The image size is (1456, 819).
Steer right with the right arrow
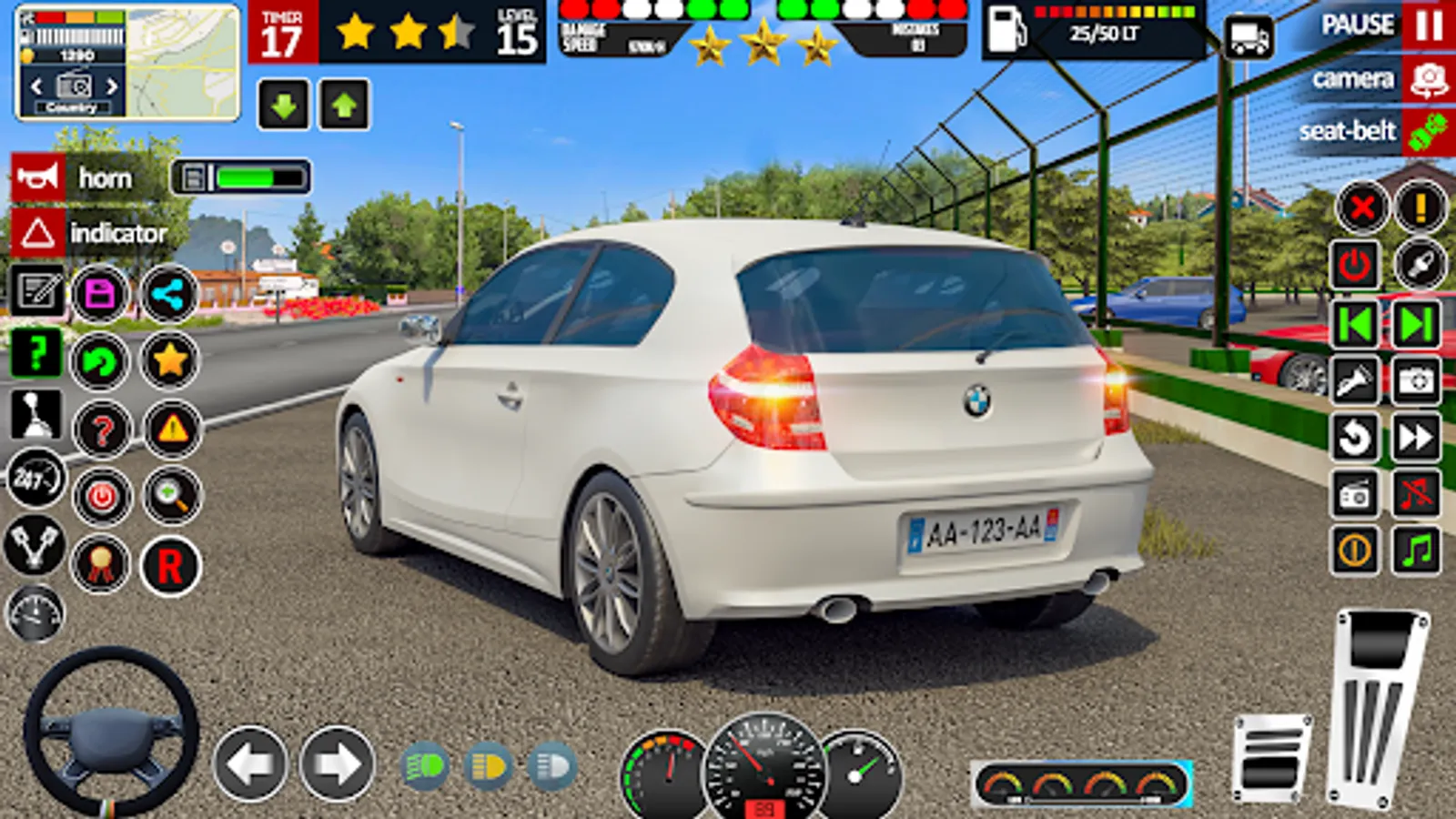(337, 763)
